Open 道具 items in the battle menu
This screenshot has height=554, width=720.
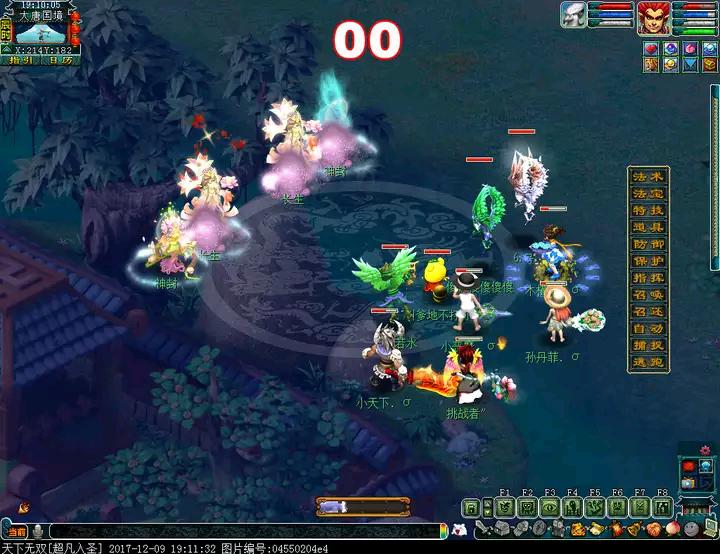pyautogui.click(x=648, y=228)
